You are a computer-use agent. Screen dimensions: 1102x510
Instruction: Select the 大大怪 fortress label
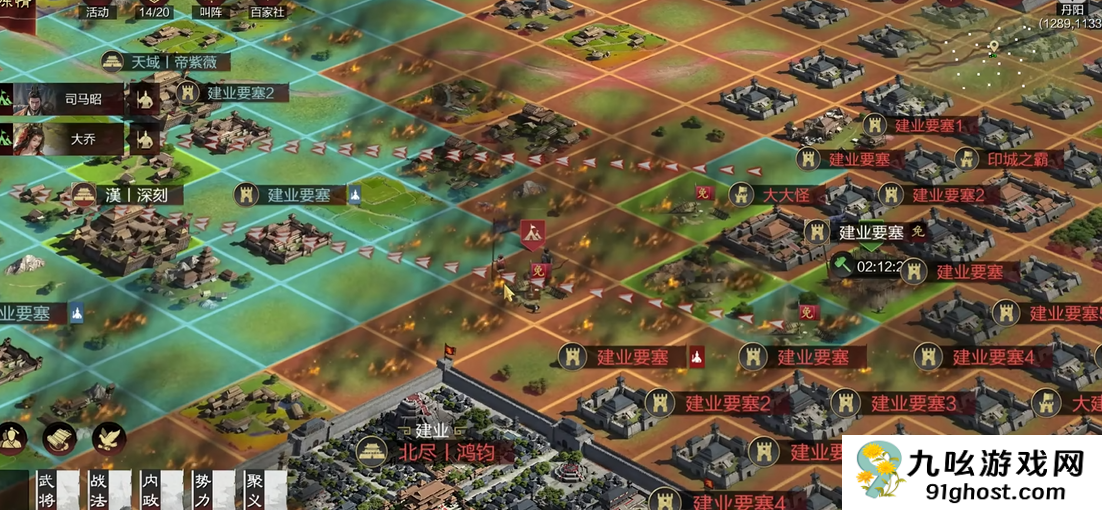point(785,194)
